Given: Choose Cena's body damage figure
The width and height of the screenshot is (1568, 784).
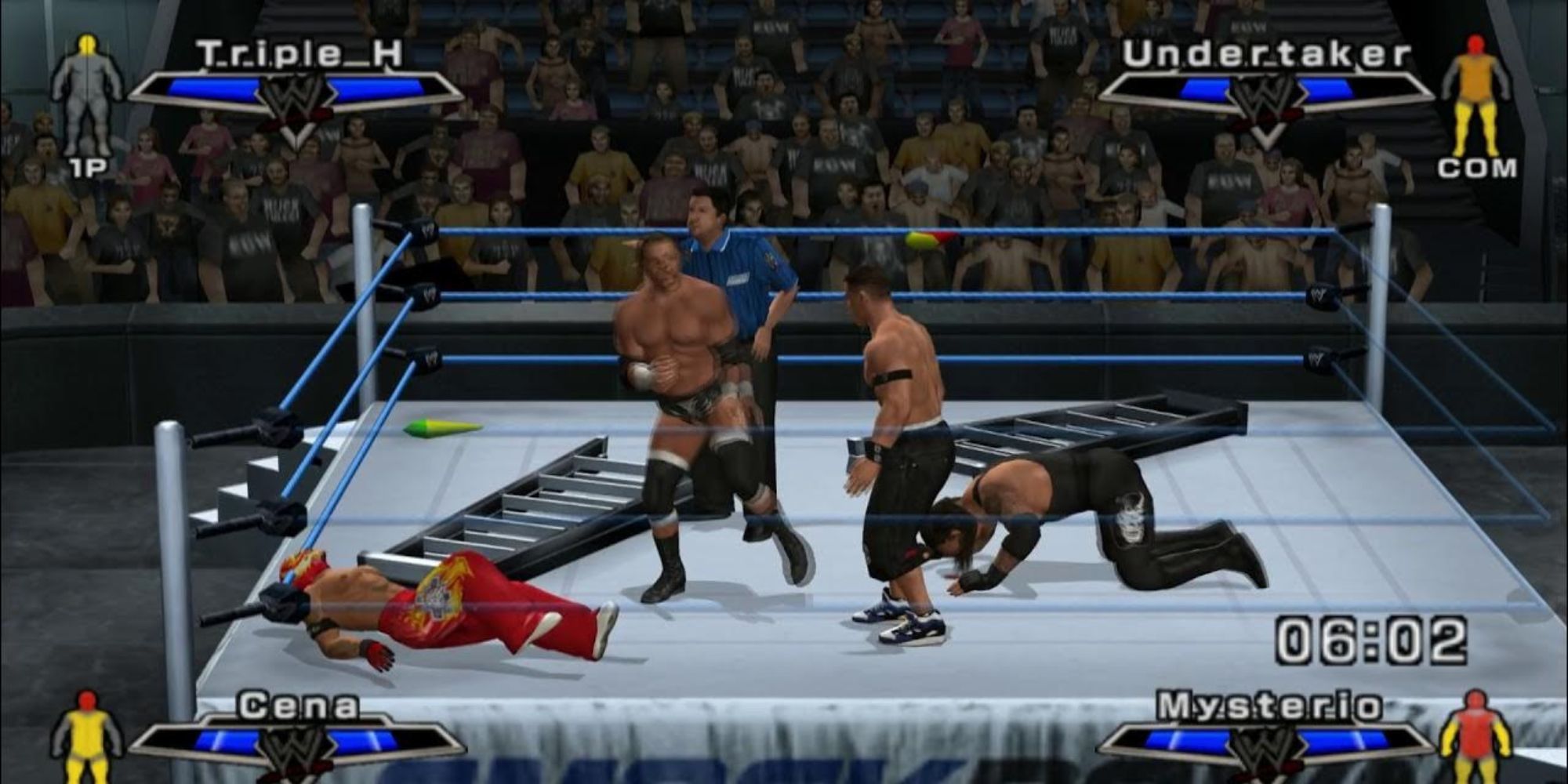Looking at the screenshot, I should click(86, 735).
